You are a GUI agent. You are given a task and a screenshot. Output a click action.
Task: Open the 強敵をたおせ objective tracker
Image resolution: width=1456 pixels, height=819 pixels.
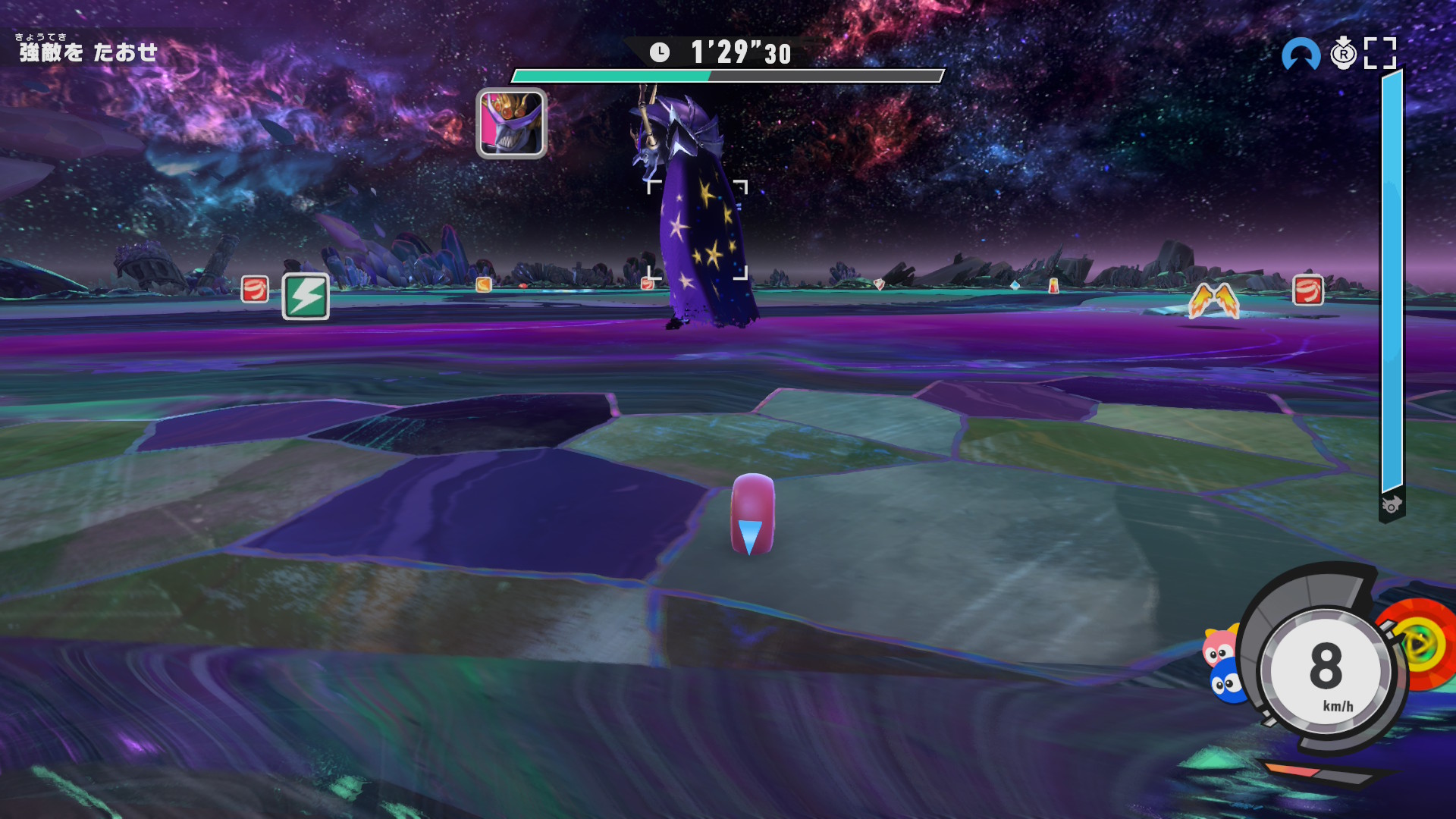(x=88, y=52)
